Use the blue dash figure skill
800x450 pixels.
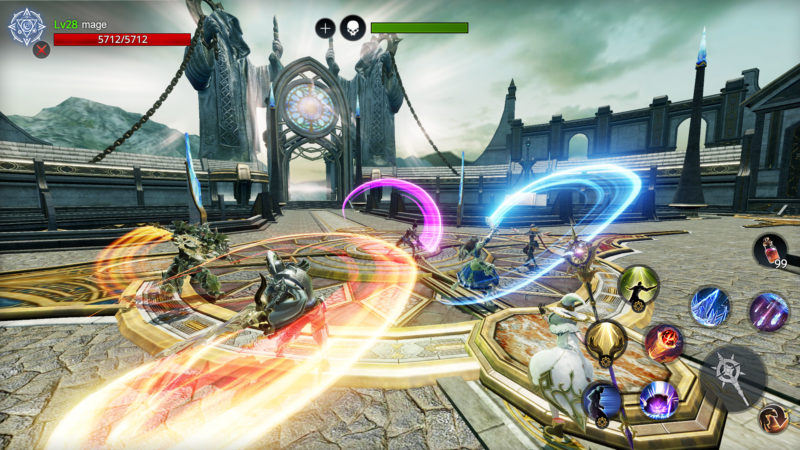point(602,401)
